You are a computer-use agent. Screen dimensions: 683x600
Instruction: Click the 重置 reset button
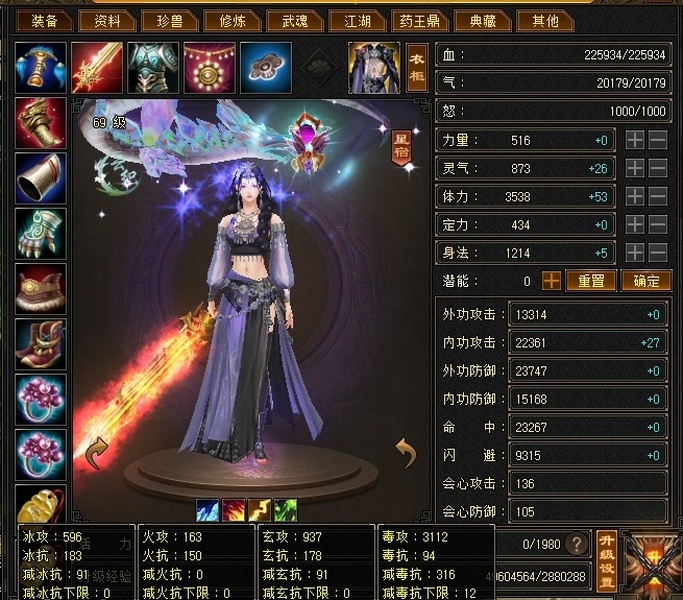tap(591, 281)
